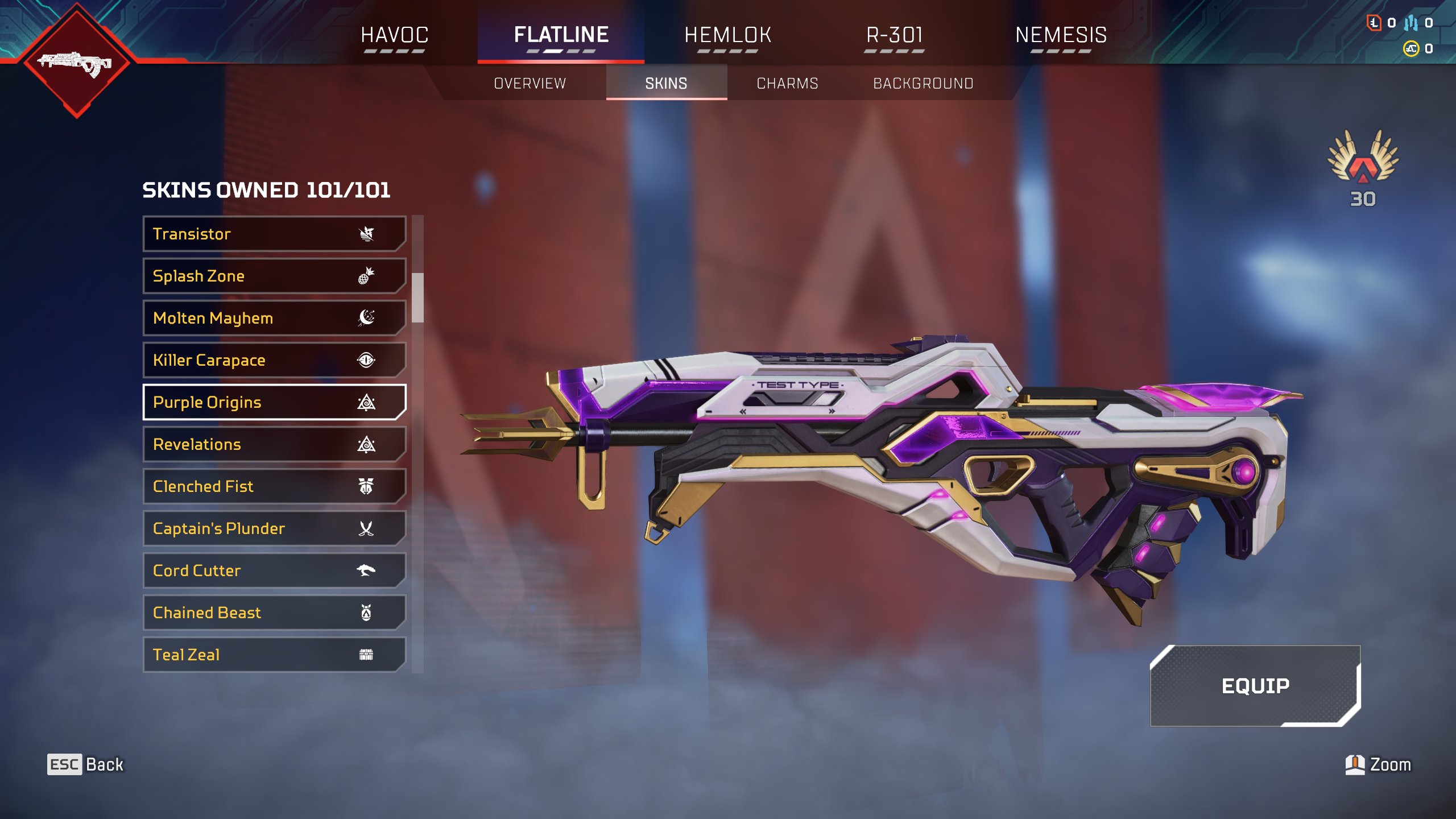Choose the Cord Cutter skin
Image resolution: width=1456 pixels, height=819 pixels.
[274, 570]
